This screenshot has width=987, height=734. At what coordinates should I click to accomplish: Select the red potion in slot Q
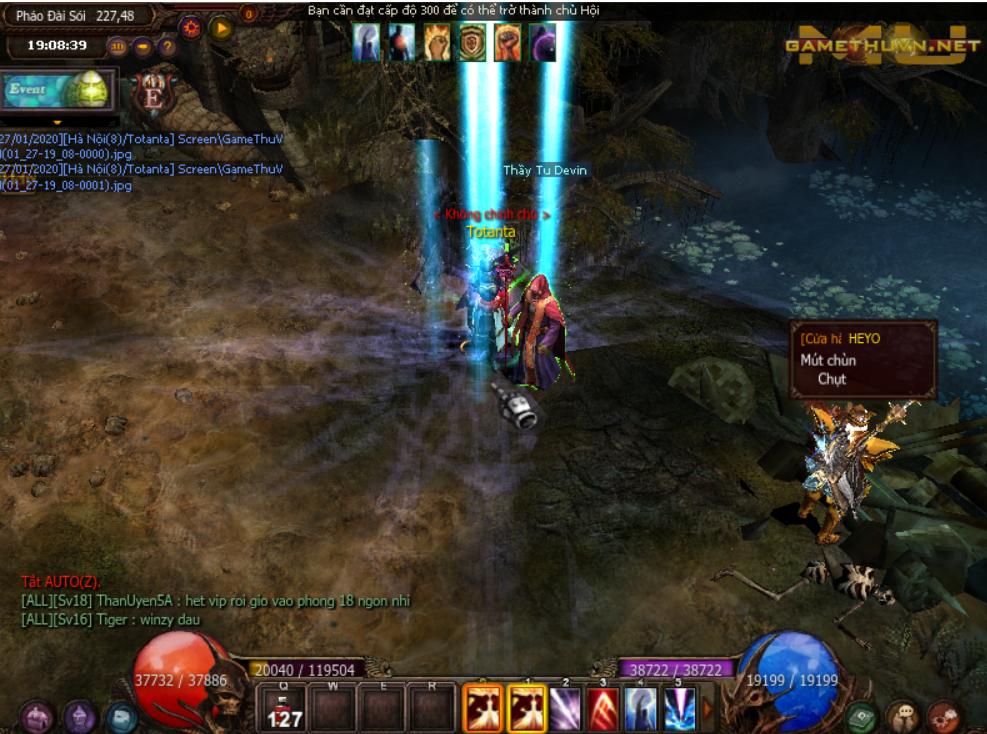(x=285, y=707)
